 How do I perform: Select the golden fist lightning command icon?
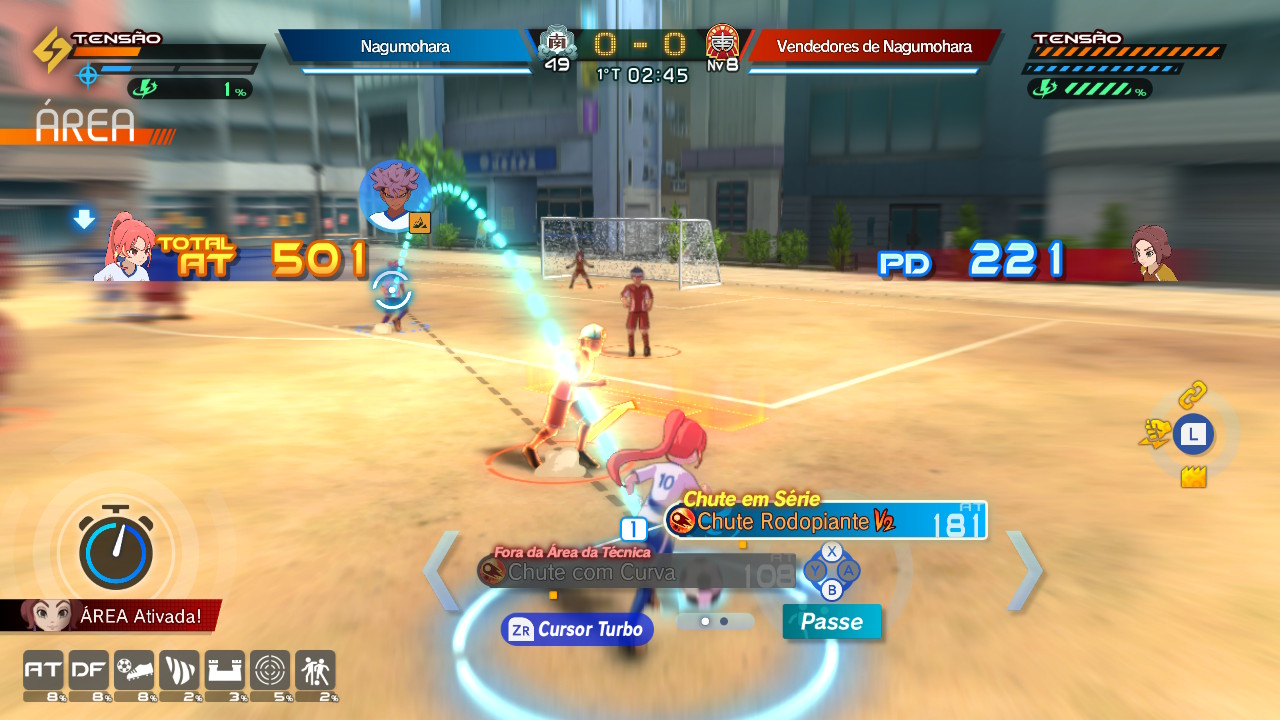[1155, 433]
